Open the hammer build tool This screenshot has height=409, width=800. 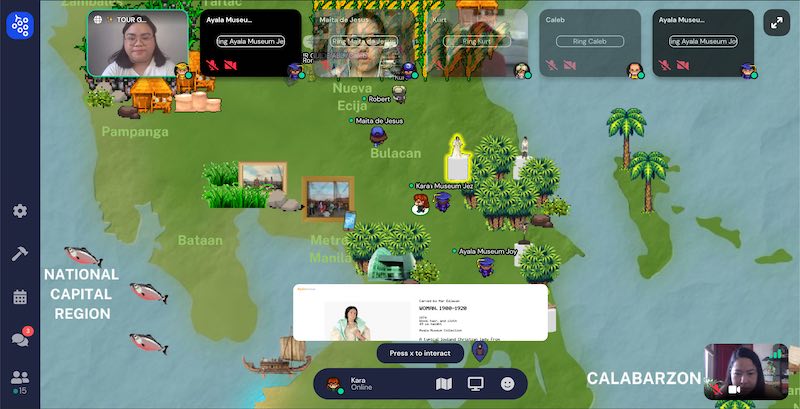[x=20, y=254]
